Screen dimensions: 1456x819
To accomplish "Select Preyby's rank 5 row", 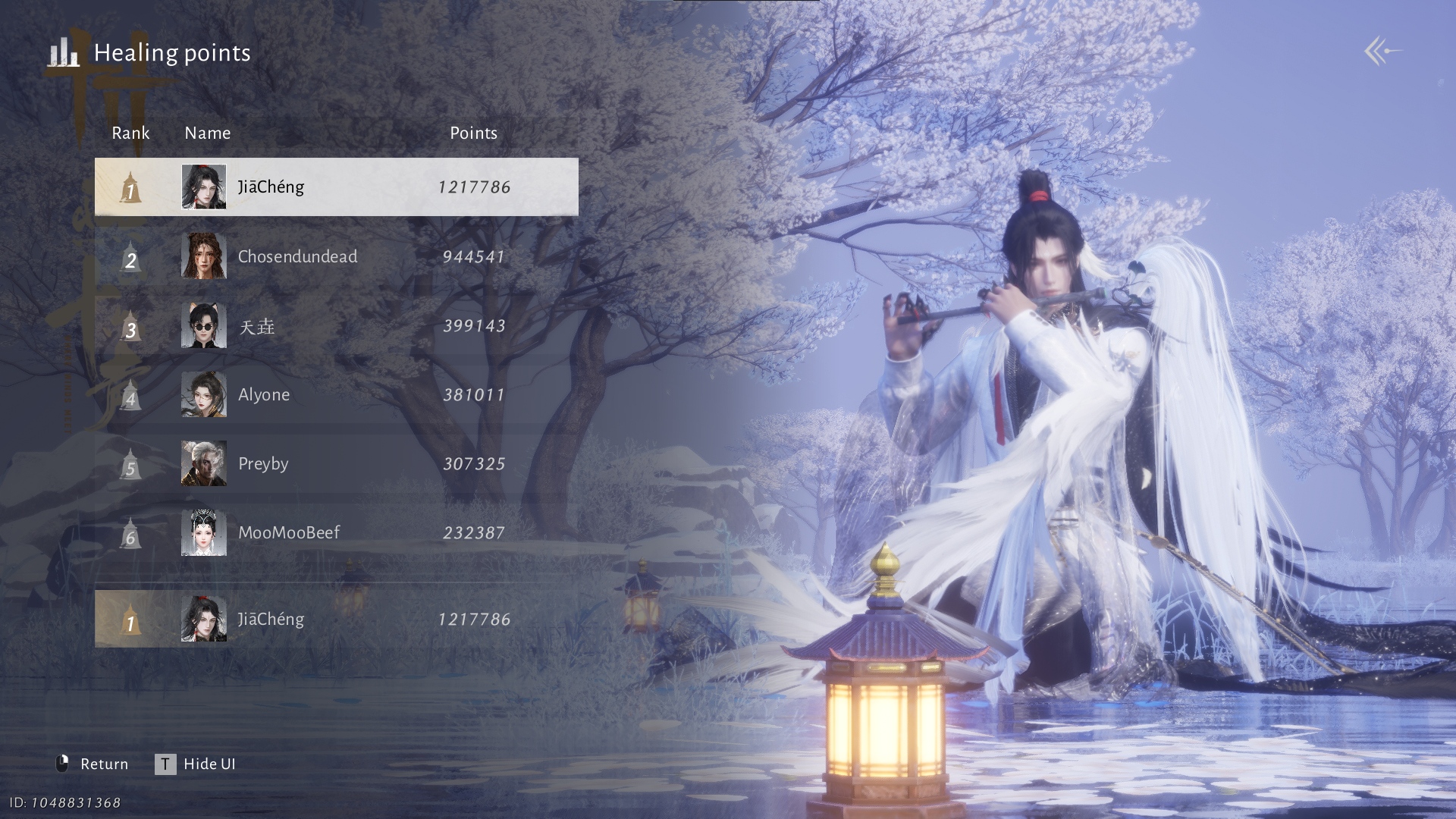I will point(336,464).
